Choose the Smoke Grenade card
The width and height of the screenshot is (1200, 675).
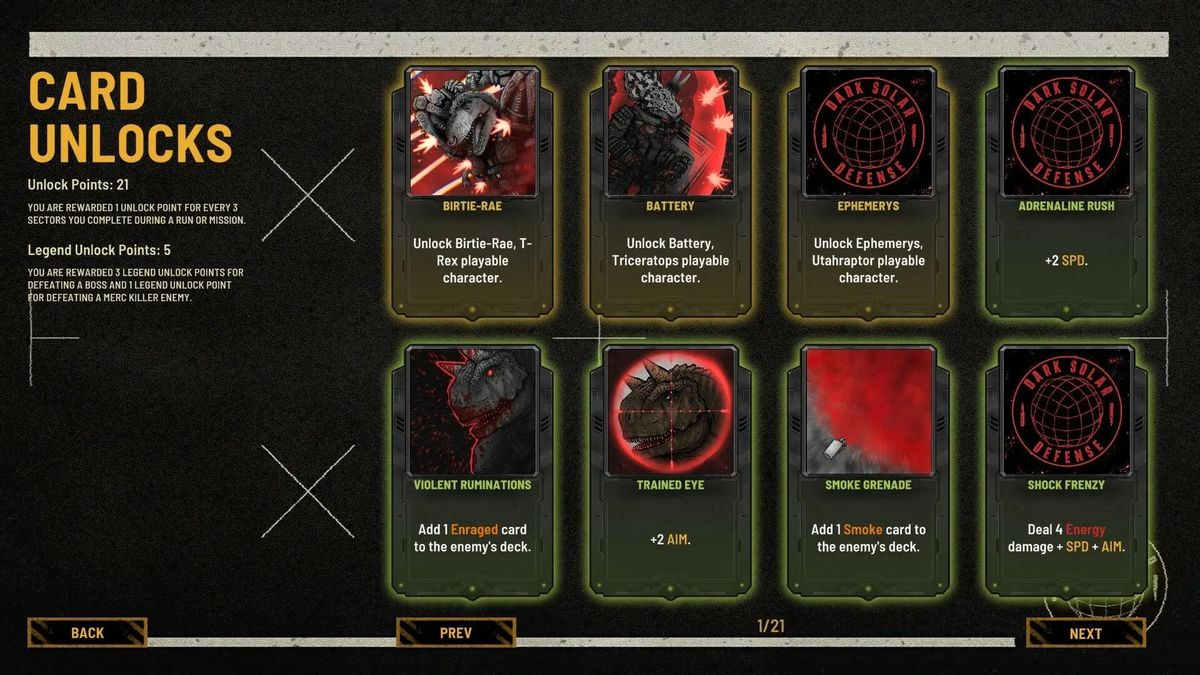pyautogui.click(x=868, y=468)
